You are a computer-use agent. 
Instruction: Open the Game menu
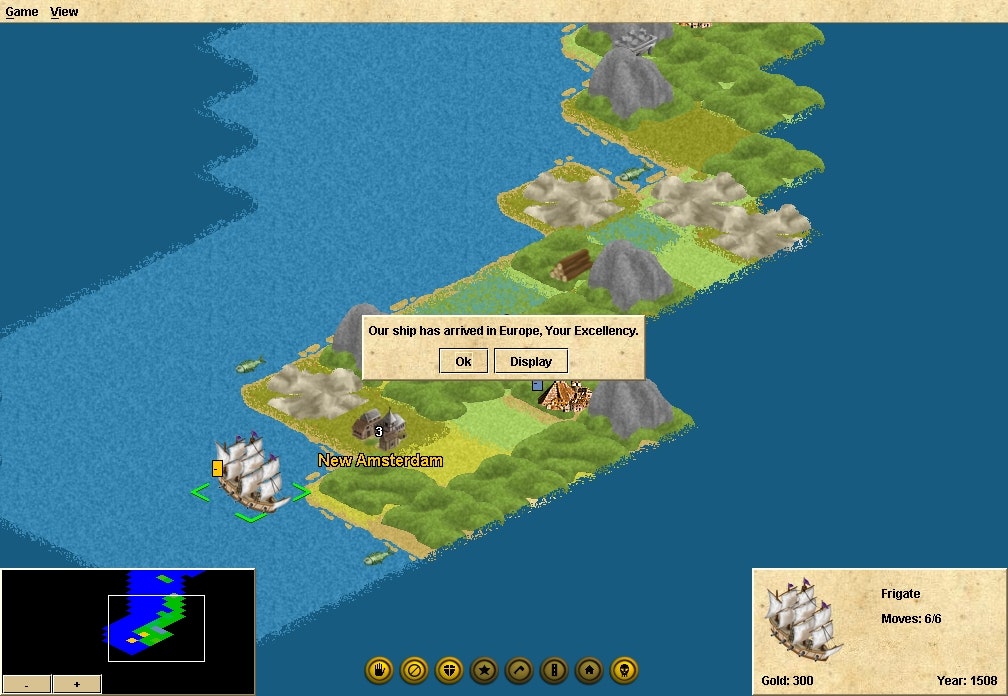pos(22,12)
